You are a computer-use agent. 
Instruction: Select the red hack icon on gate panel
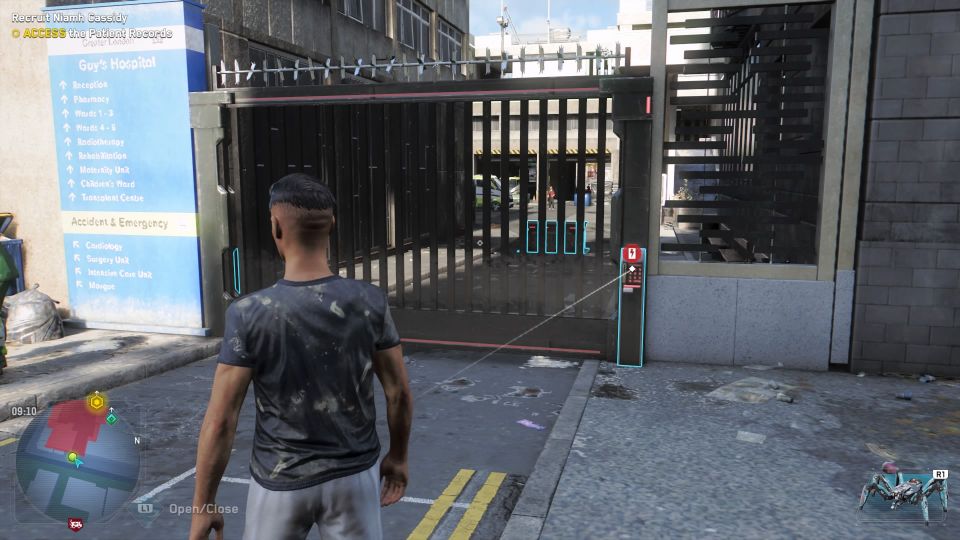[x=631, y=254]
